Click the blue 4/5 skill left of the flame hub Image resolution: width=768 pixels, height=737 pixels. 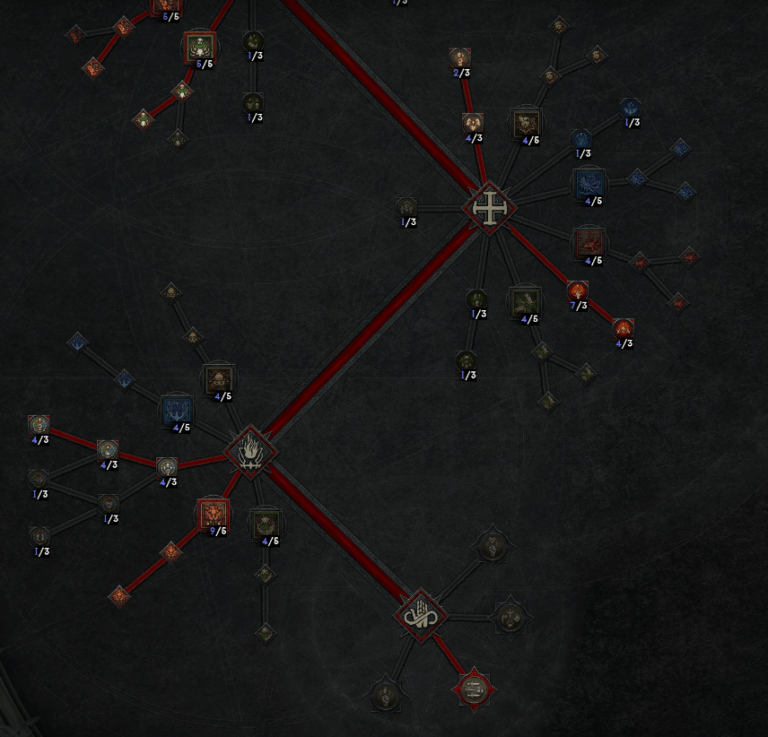click(176, 410)
